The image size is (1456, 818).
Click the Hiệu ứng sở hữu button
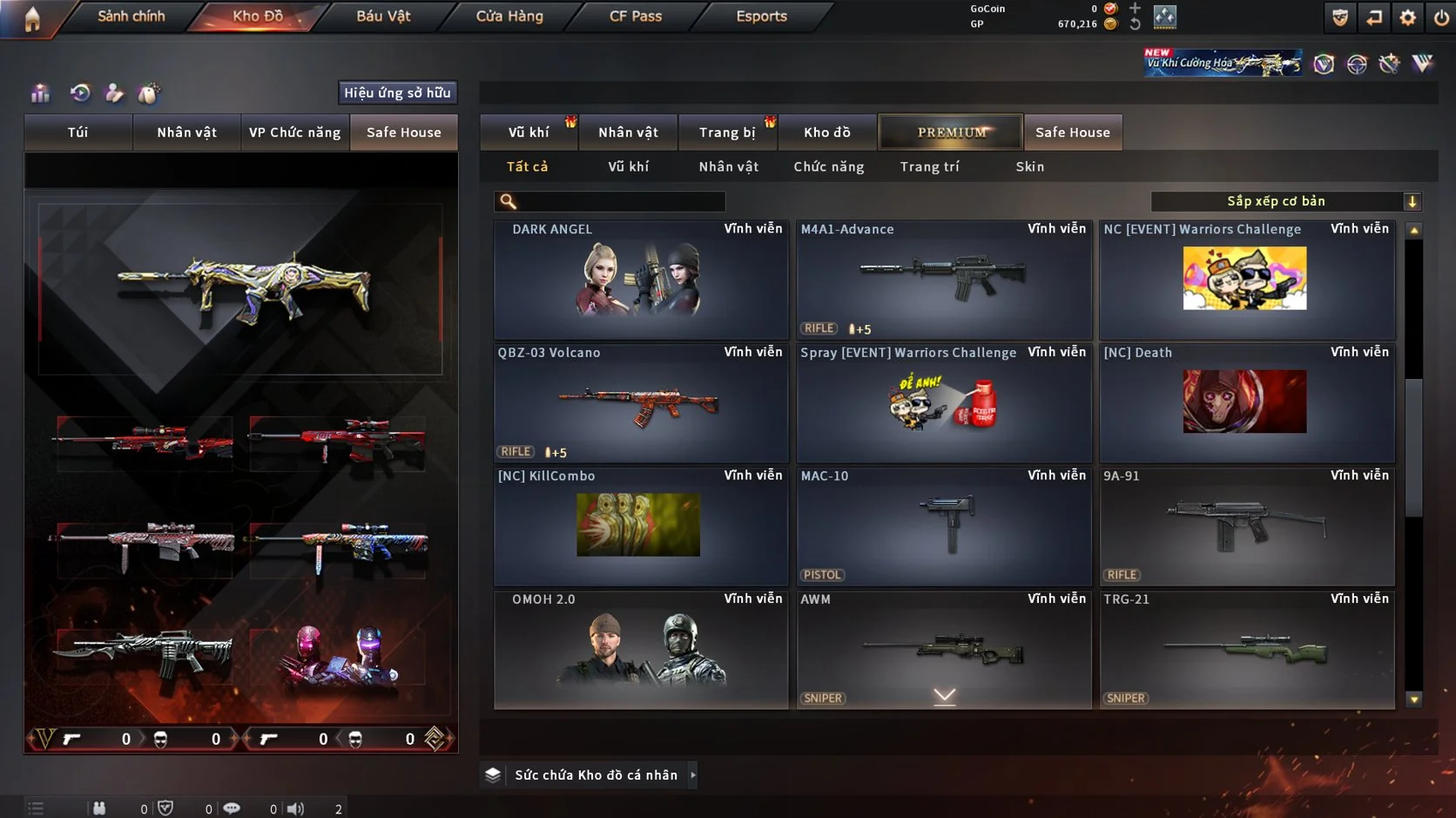[398, 92]
